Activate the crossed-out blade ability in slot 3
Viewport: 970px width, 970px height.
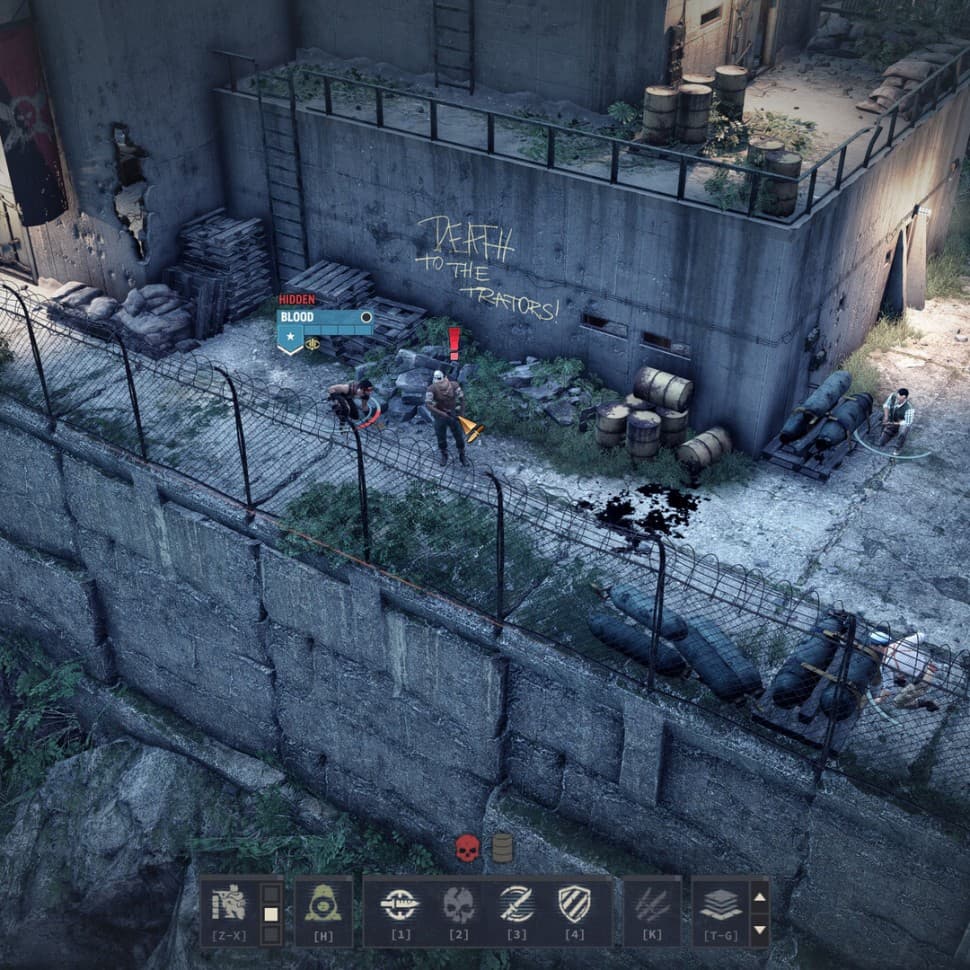coord(516,905)
